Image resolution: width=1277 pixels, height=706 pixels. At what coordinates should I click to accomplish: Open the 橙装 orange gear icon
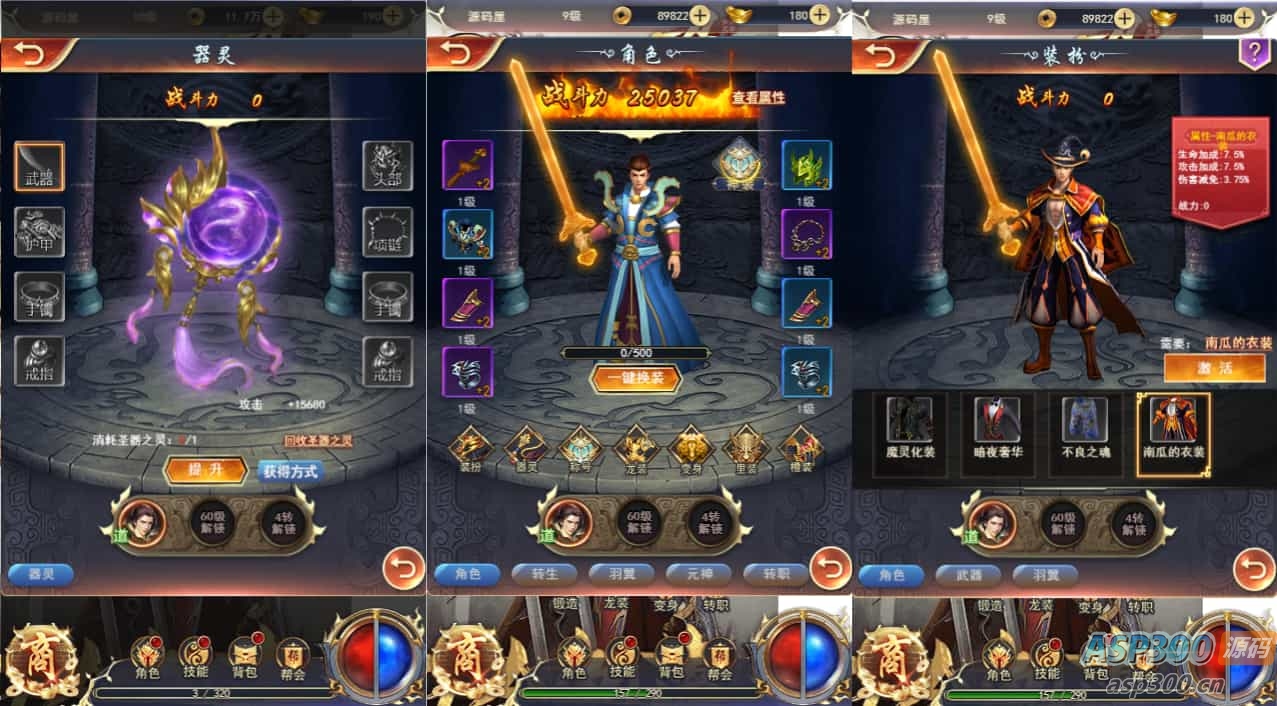[800, 449]
